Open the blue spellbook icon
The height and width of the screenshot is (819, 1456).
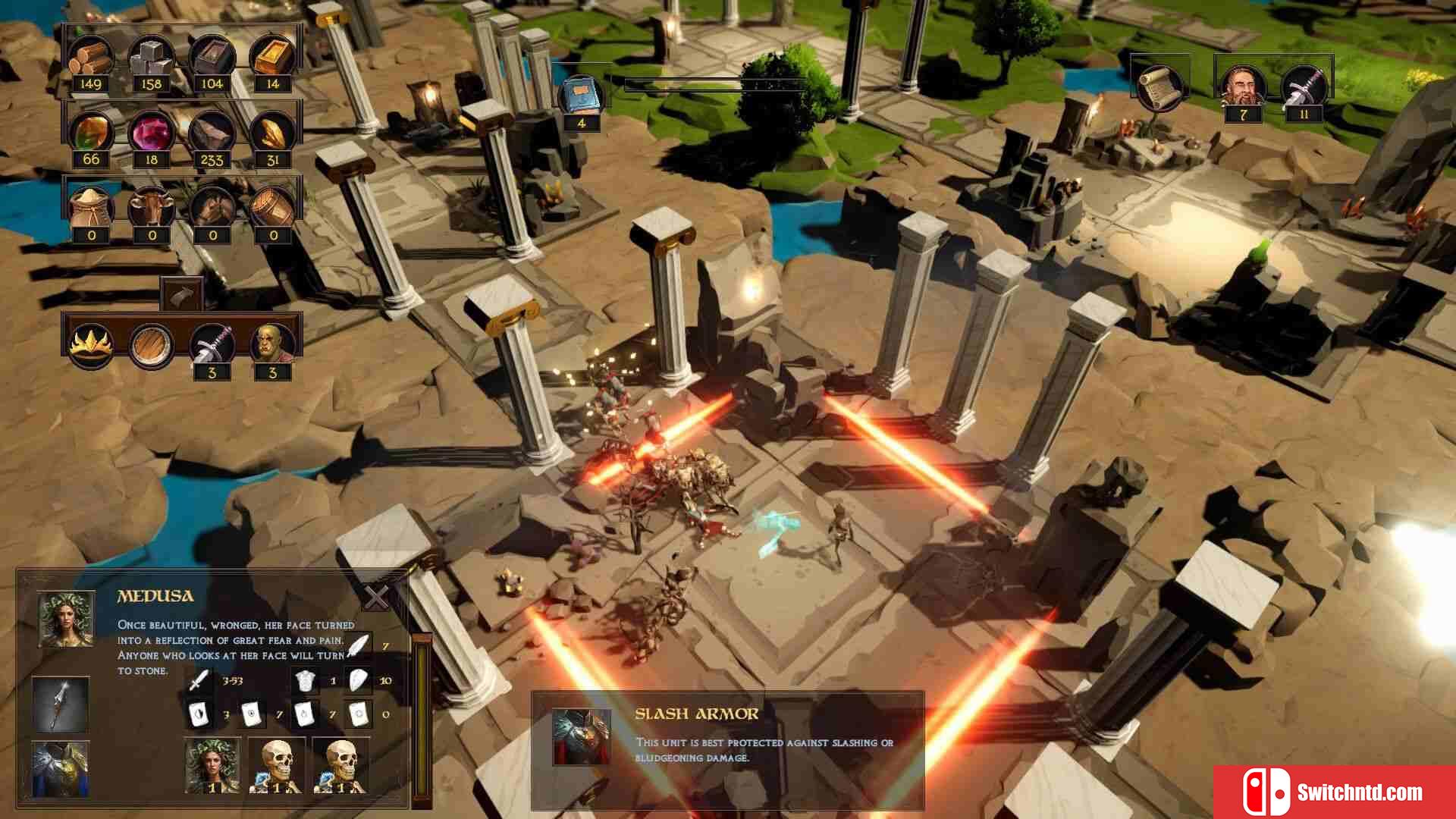[x=582, y=96]
